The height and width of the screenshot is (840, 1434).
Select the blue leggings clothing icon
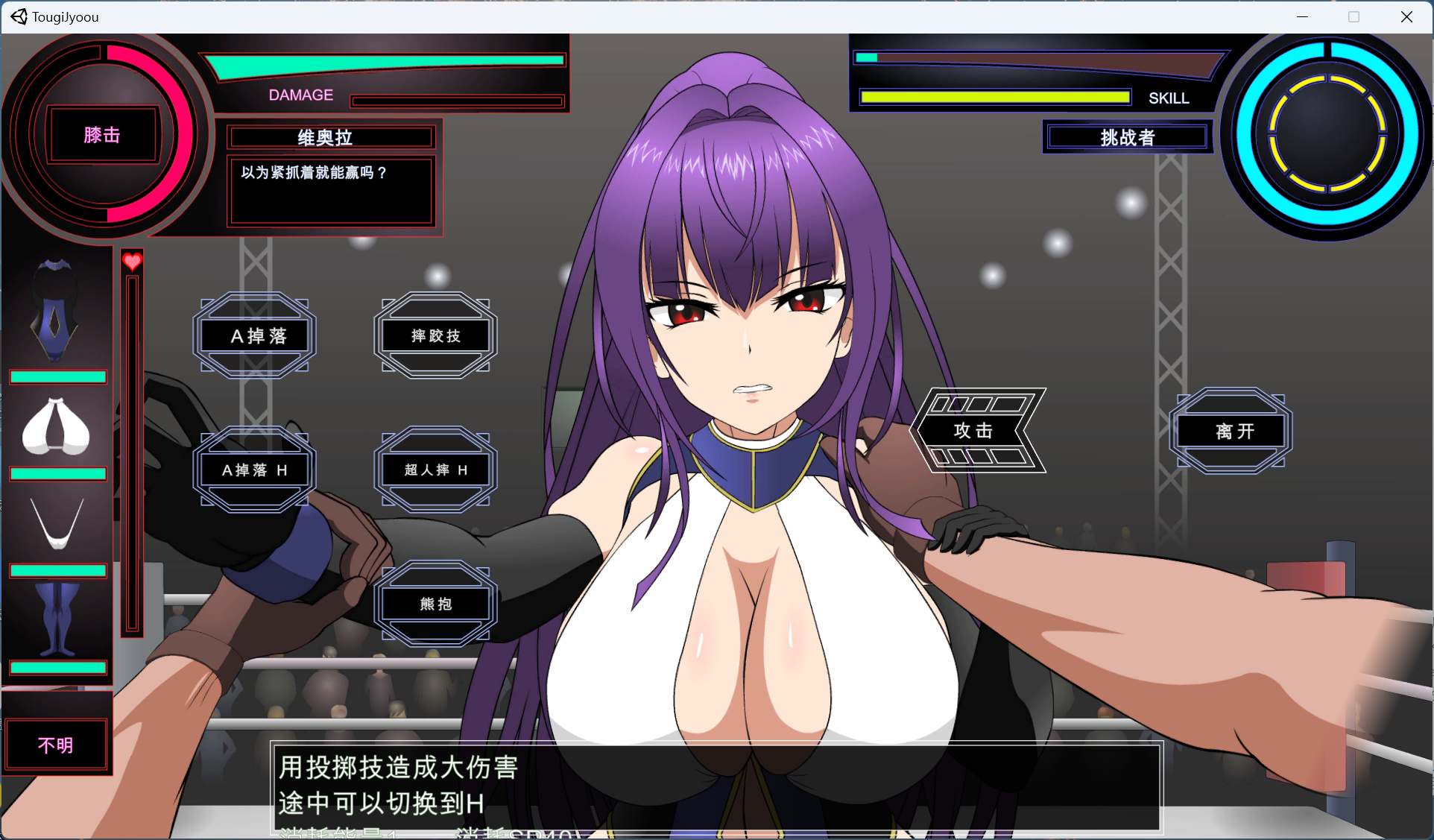(x=57, y=619)
